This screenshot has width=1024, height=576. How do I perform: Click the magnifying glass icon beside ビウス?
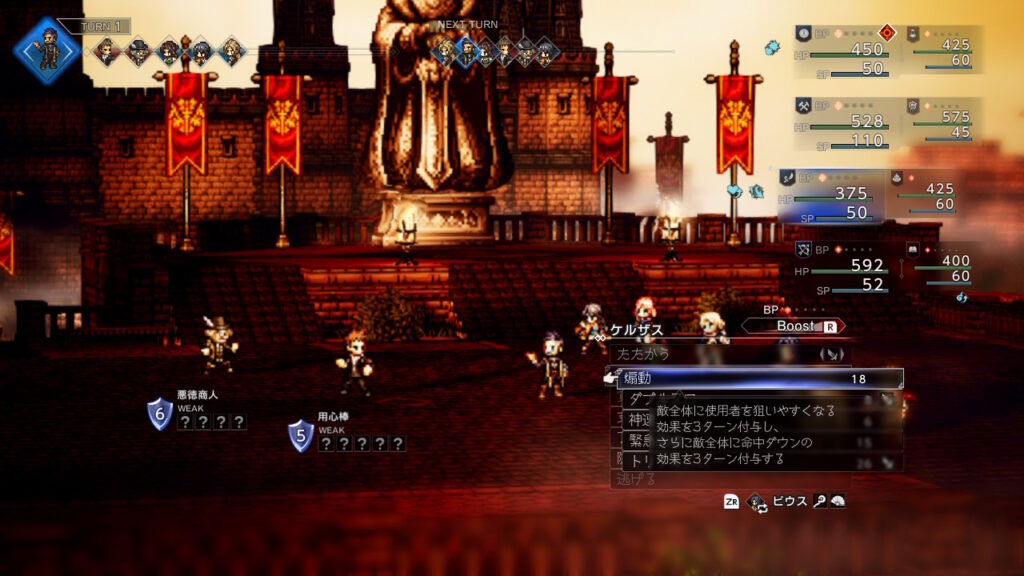[x=818, y=501]
